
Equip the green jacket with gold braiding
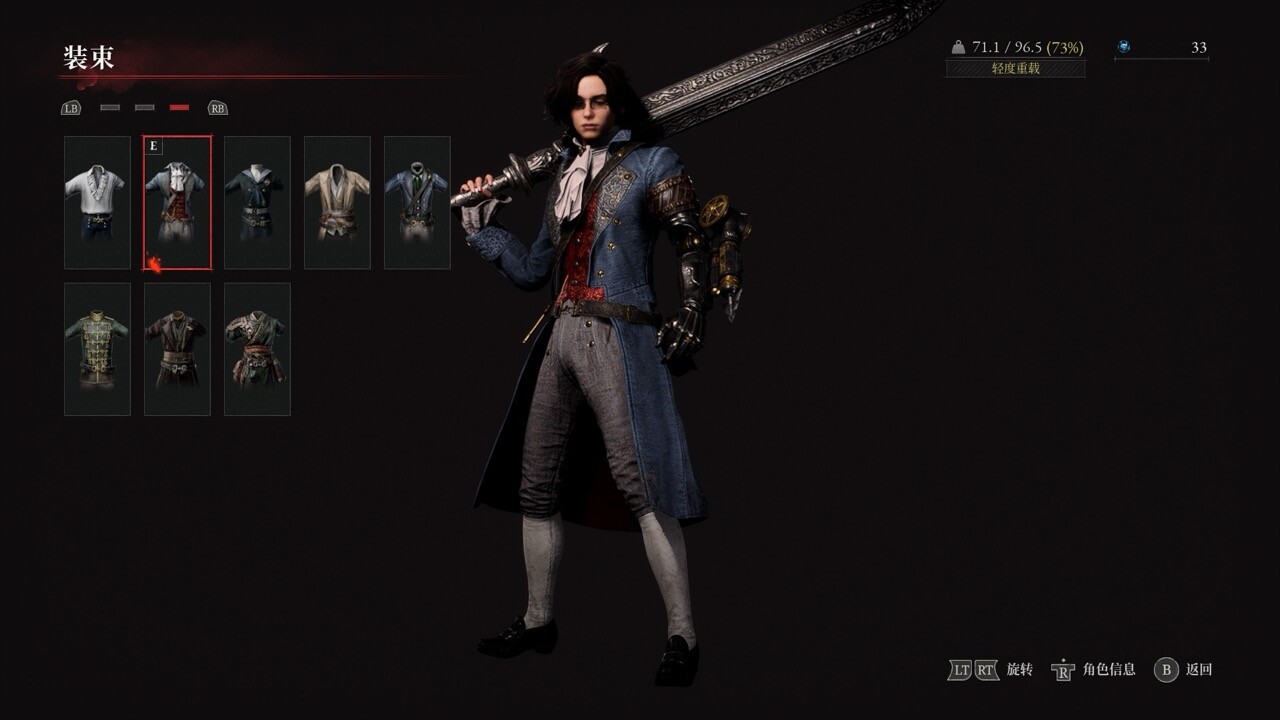pos(97,349)
